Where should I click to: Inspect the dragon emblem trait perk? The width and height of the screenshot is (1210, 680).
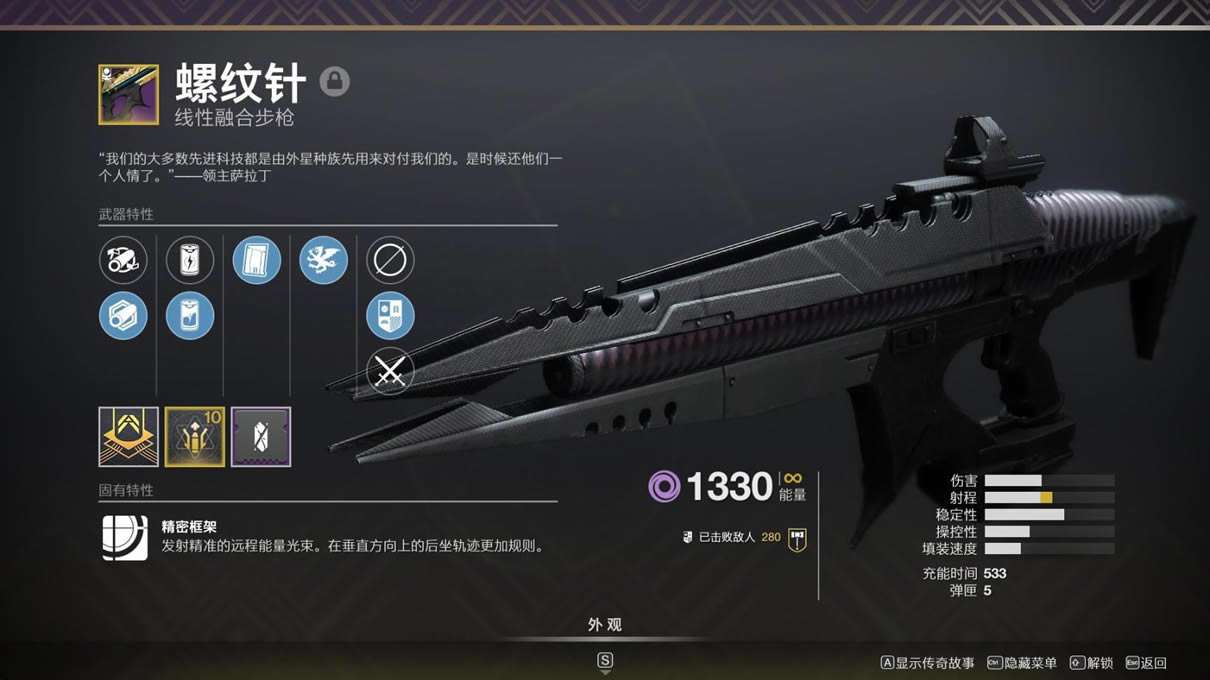(323, 260)
